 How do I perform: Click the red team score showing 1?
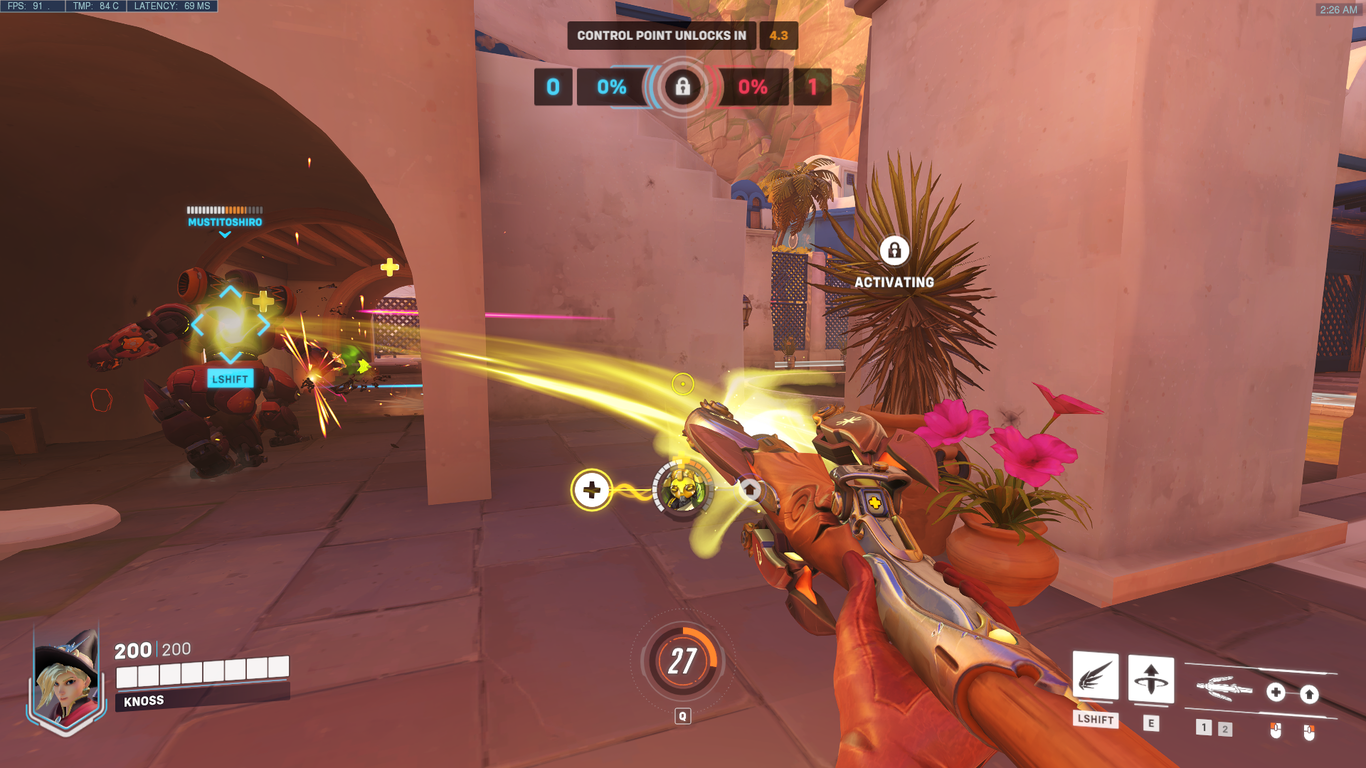coord(811,87)
